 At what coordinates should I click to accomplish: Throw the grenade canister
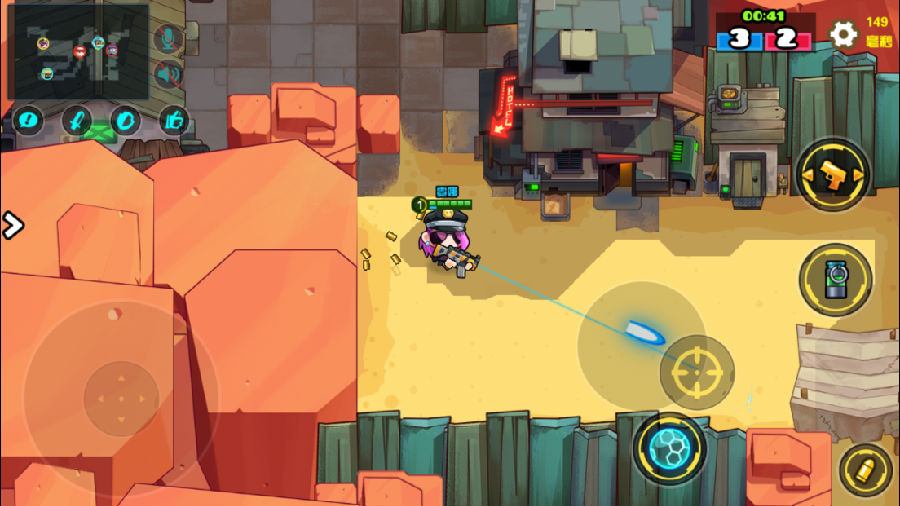pyautogui.click(x=835, y=280)
